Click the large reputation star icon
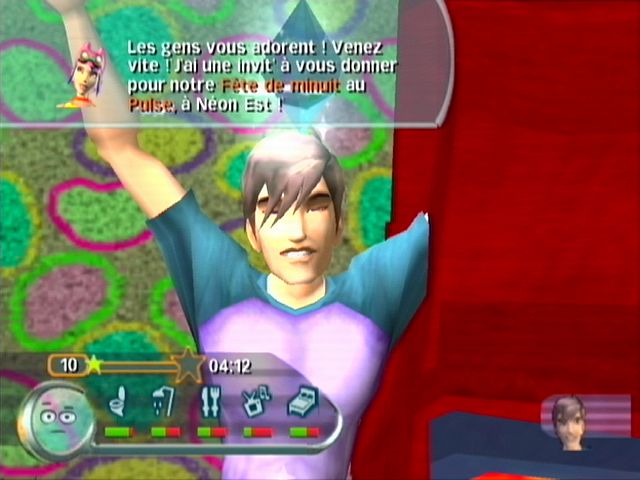 click(x=188, y=366)
